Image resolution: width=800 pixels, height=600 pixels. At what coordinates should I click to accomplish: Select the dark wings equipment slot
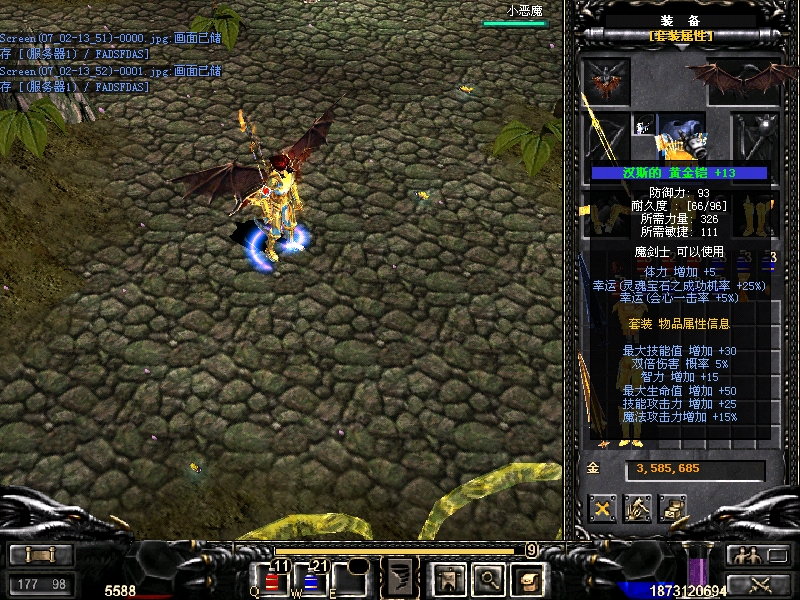tap(744, 78)
